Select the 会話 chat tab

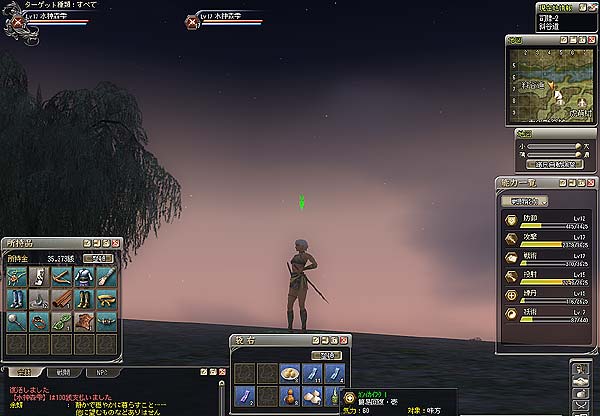pyautogui.click(x=21, y=371)
